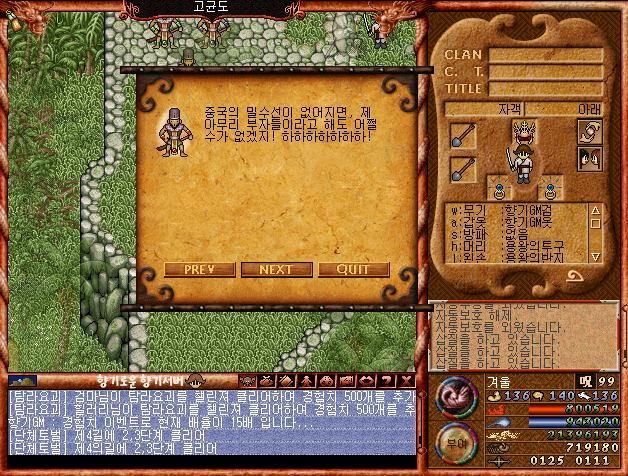The width and height of the screenshot is (628, 476).
Task: Select the armor row in the equipment list
Action: pos(515,223)
